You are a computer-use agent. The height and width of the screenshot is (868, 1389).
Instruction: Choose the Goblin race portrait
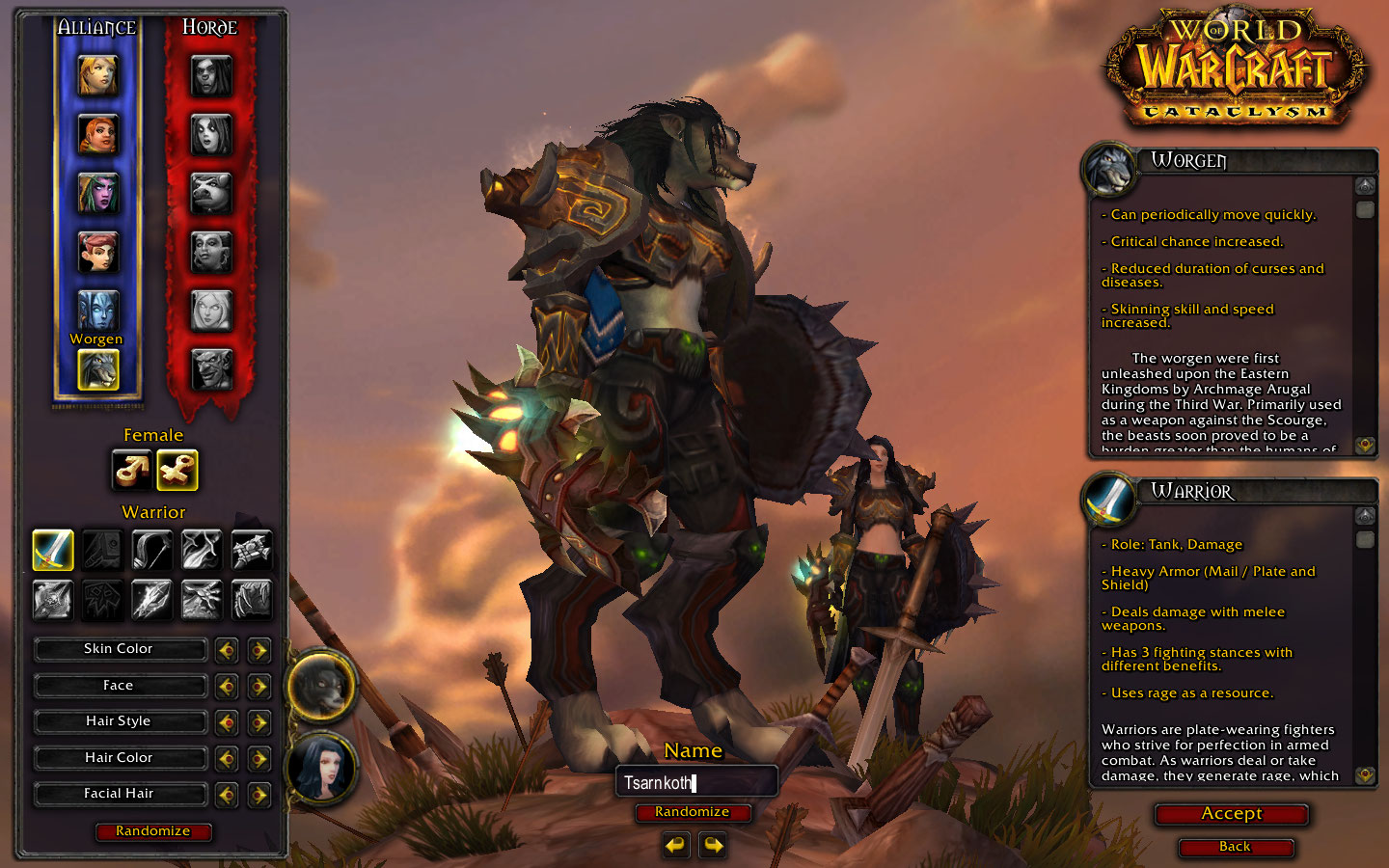point(211,368)
